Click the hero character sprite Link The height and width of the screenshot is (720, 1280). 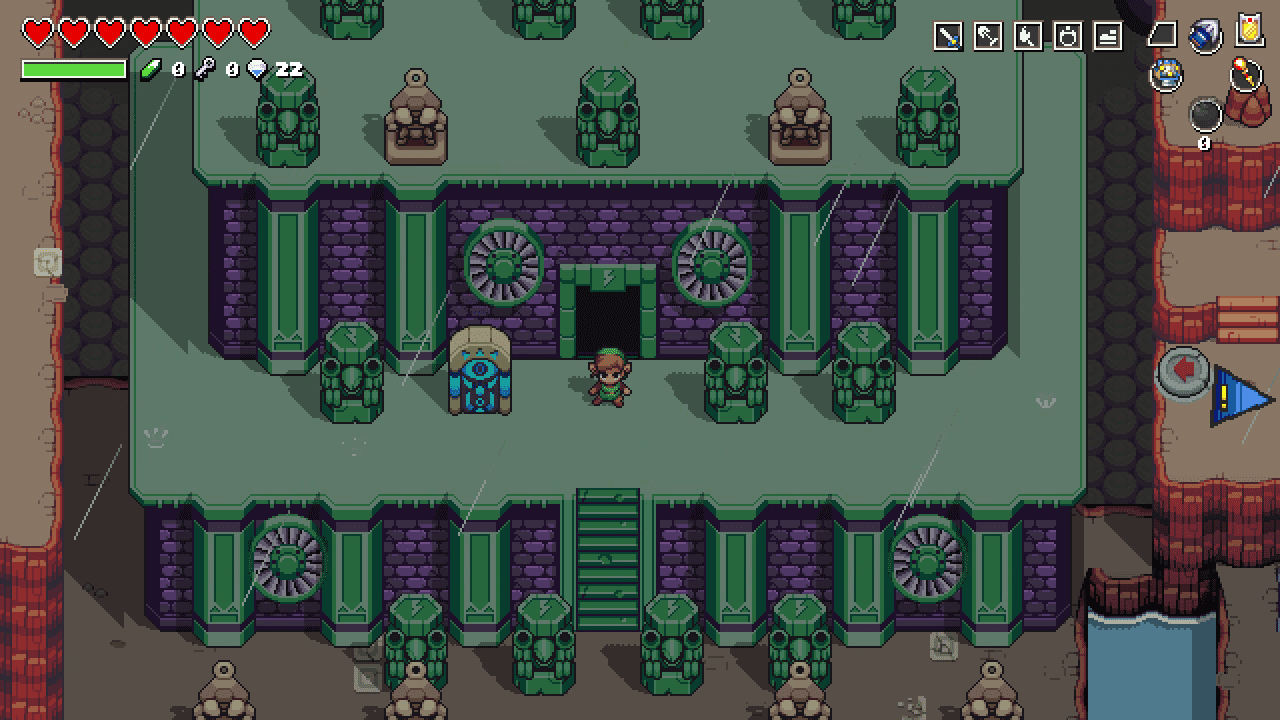coord(611,380)
